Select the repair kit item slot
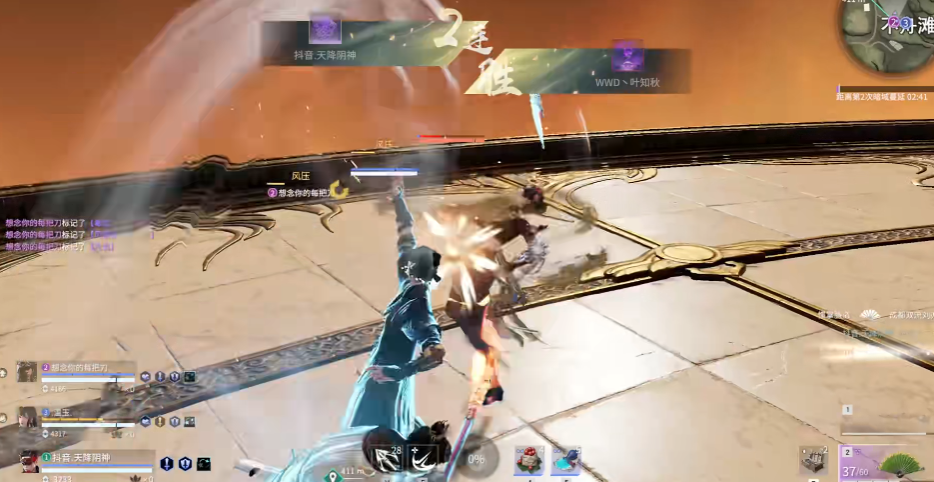Screen dimensions: 934x482 tap(813, 460)
